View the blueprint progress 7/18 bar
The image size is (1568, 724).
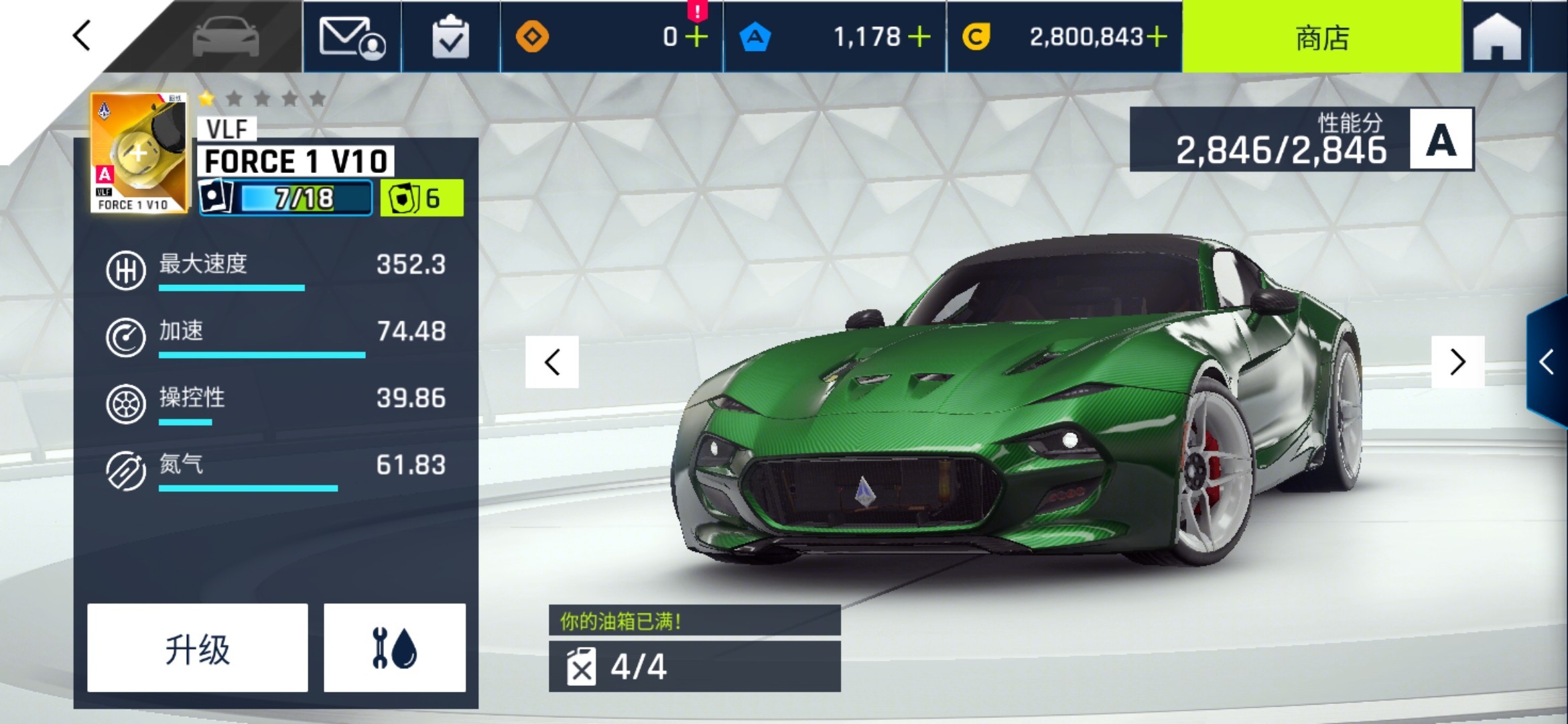287,198
